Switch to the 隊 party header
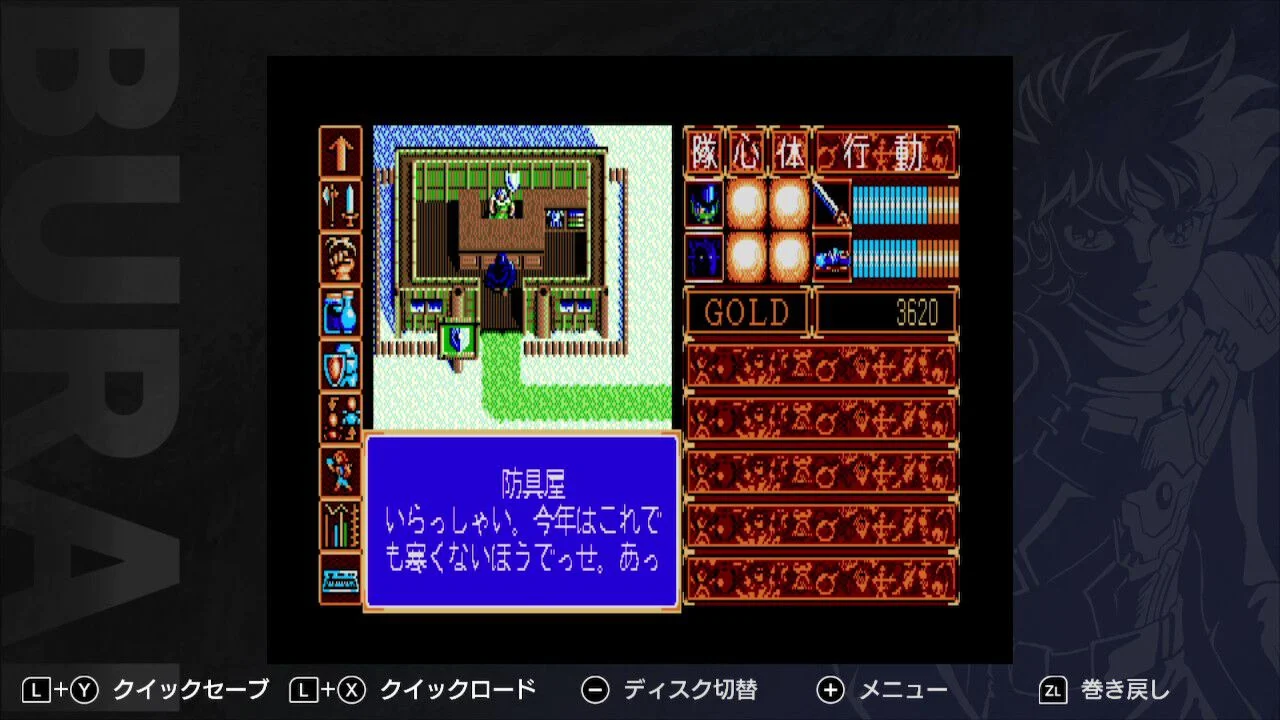The image size is (1280, 720). click(705, 150)
